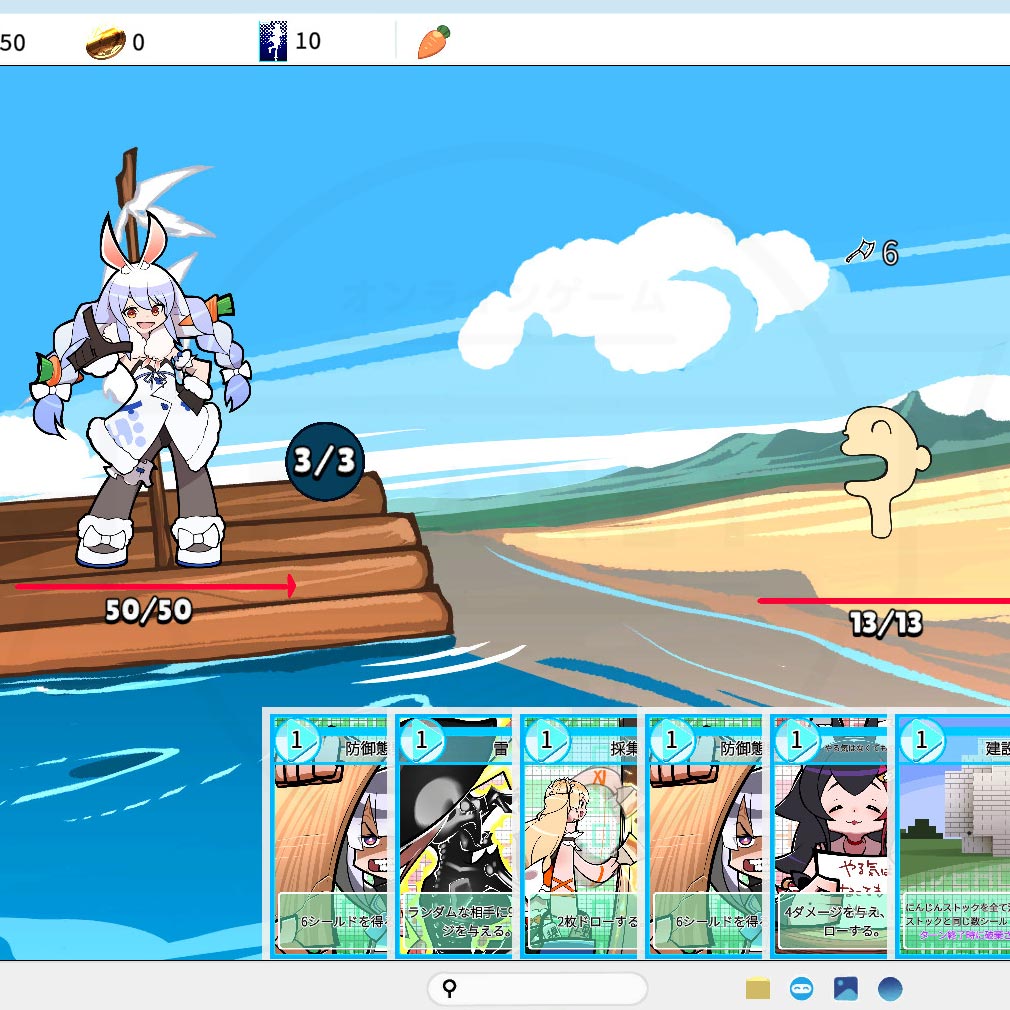
Task: Click the taskbar search box
Action: point(537,989)
